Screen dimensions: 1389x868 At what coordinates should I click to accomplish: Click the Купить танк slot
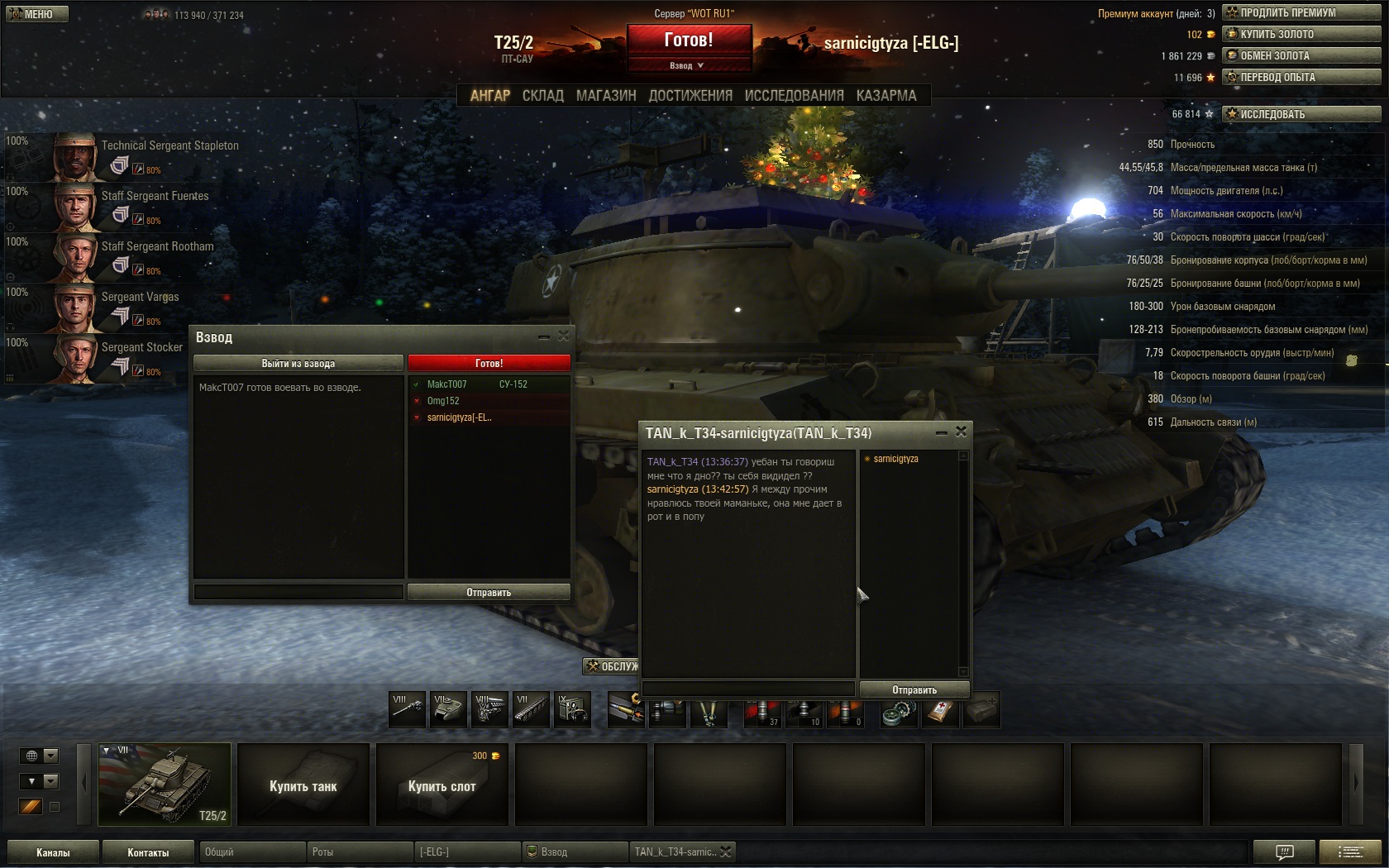pos(303,785)
